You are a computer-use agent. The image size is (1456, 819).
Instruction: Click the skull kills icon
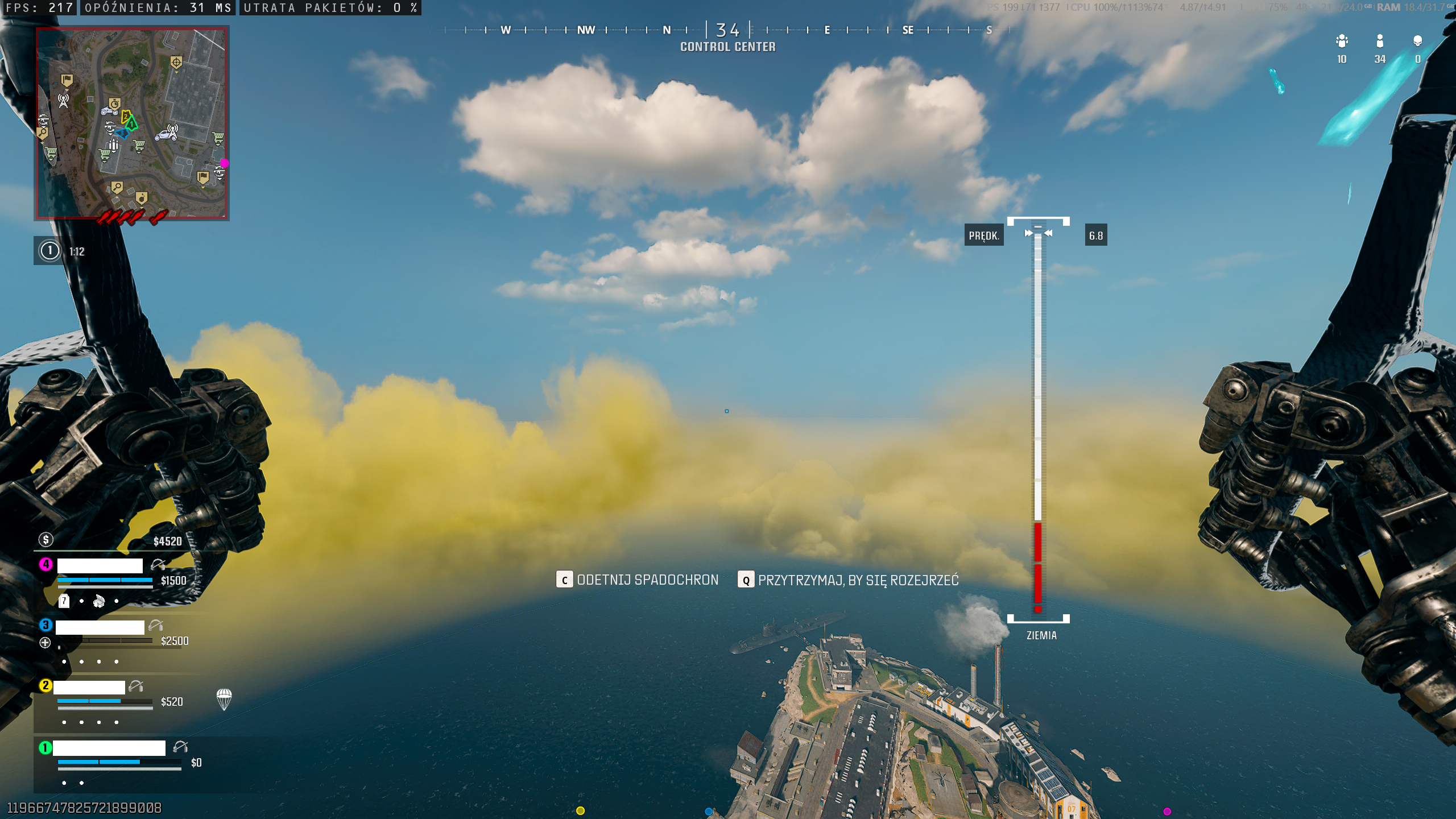1417,41
